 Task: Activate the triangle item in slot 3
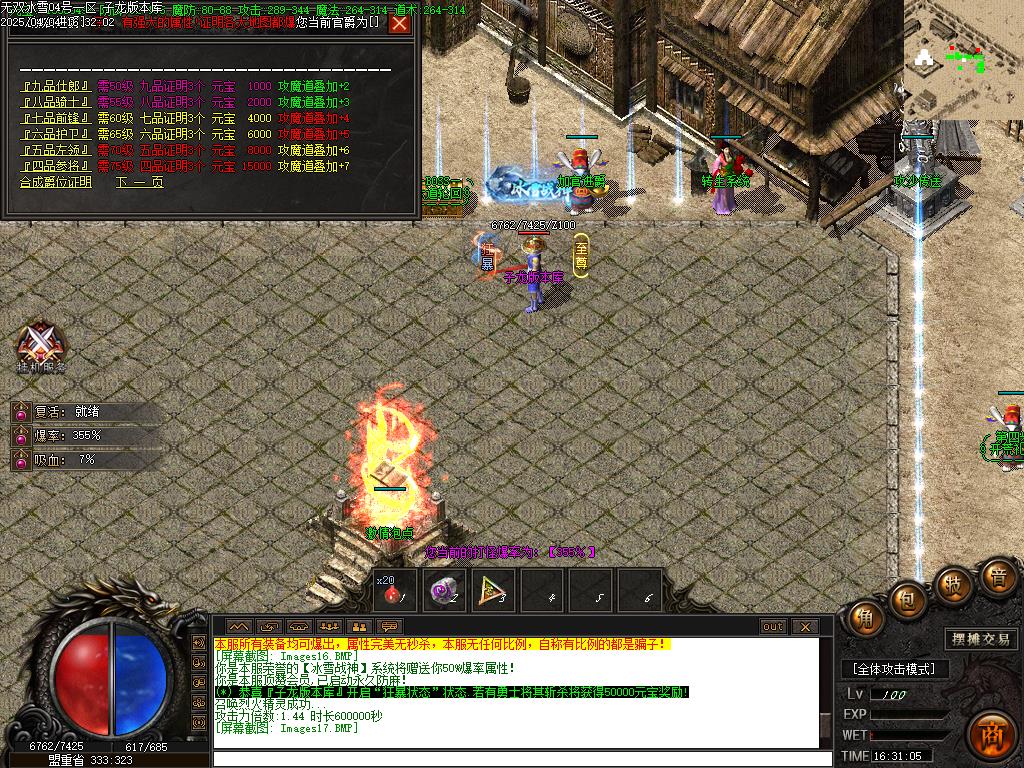(x=492, y=591)
